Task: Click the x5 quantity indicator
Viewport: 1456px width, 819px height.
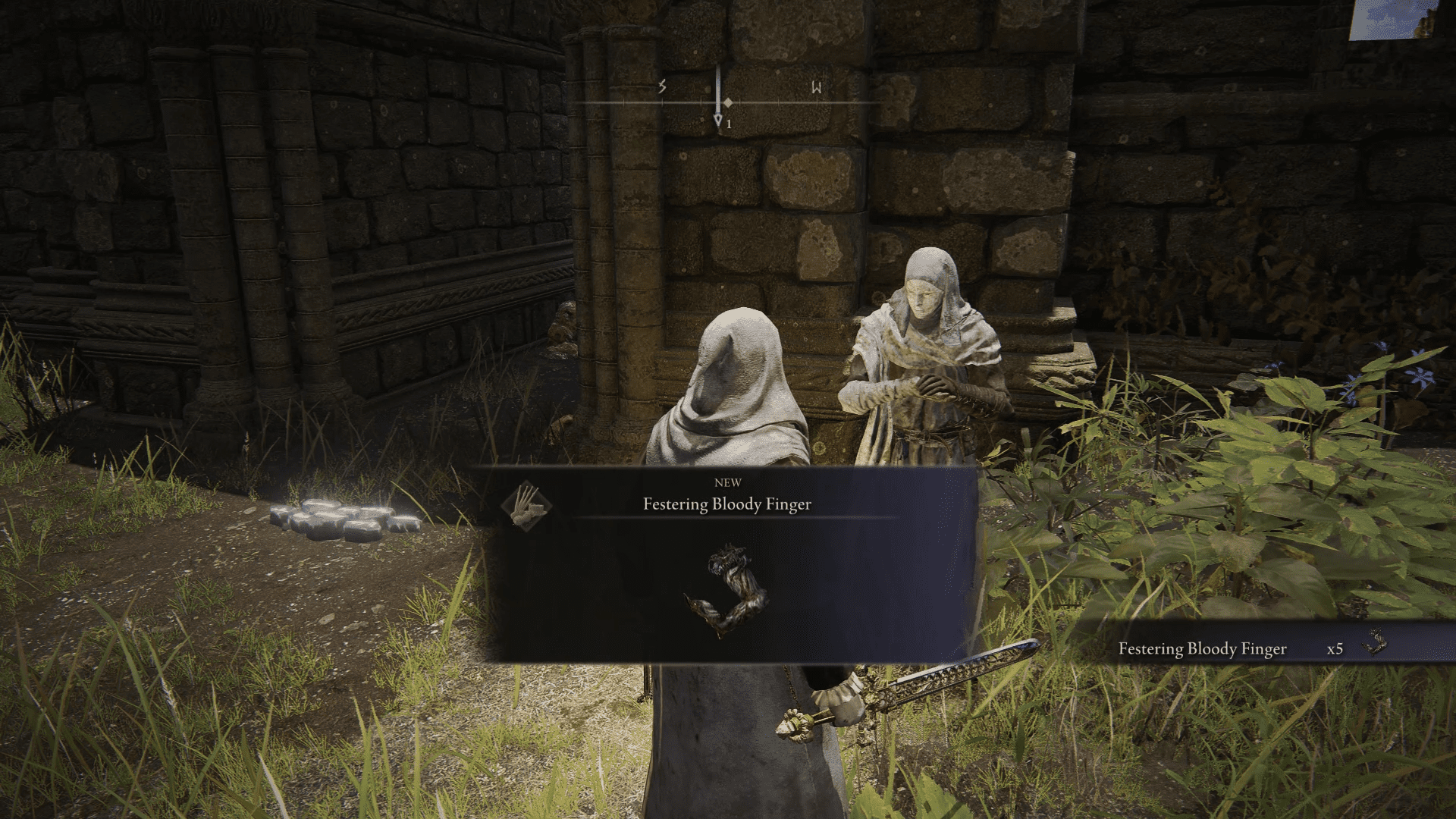Action: point(1334,648)
